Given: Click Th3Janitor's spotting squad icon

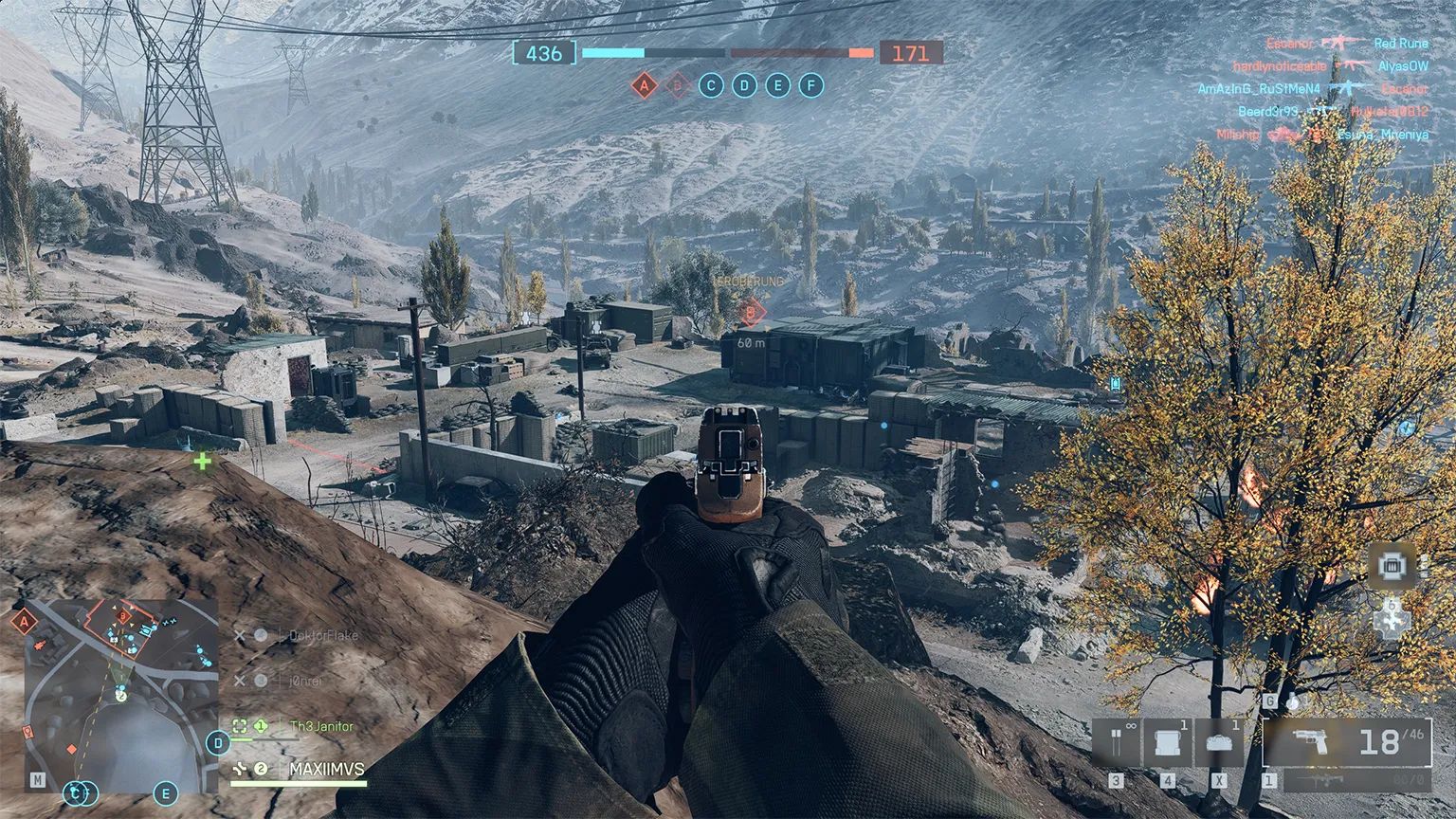Looking at the screenshot, I should [241, 726].
